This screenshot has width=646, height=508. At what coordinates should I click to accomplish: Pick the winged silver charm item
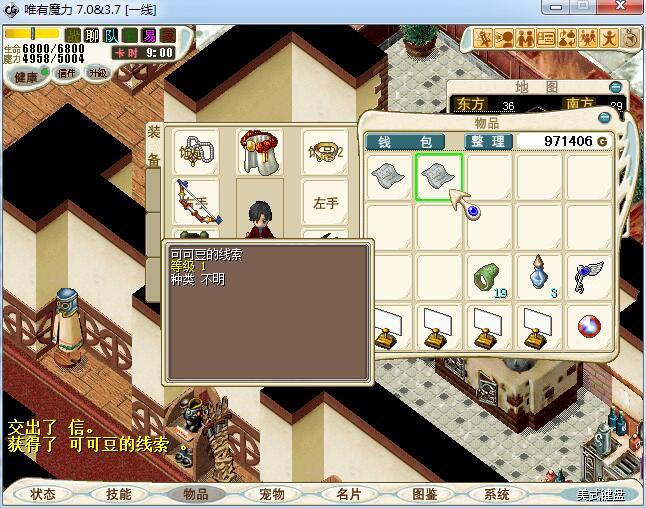point(589,276)
